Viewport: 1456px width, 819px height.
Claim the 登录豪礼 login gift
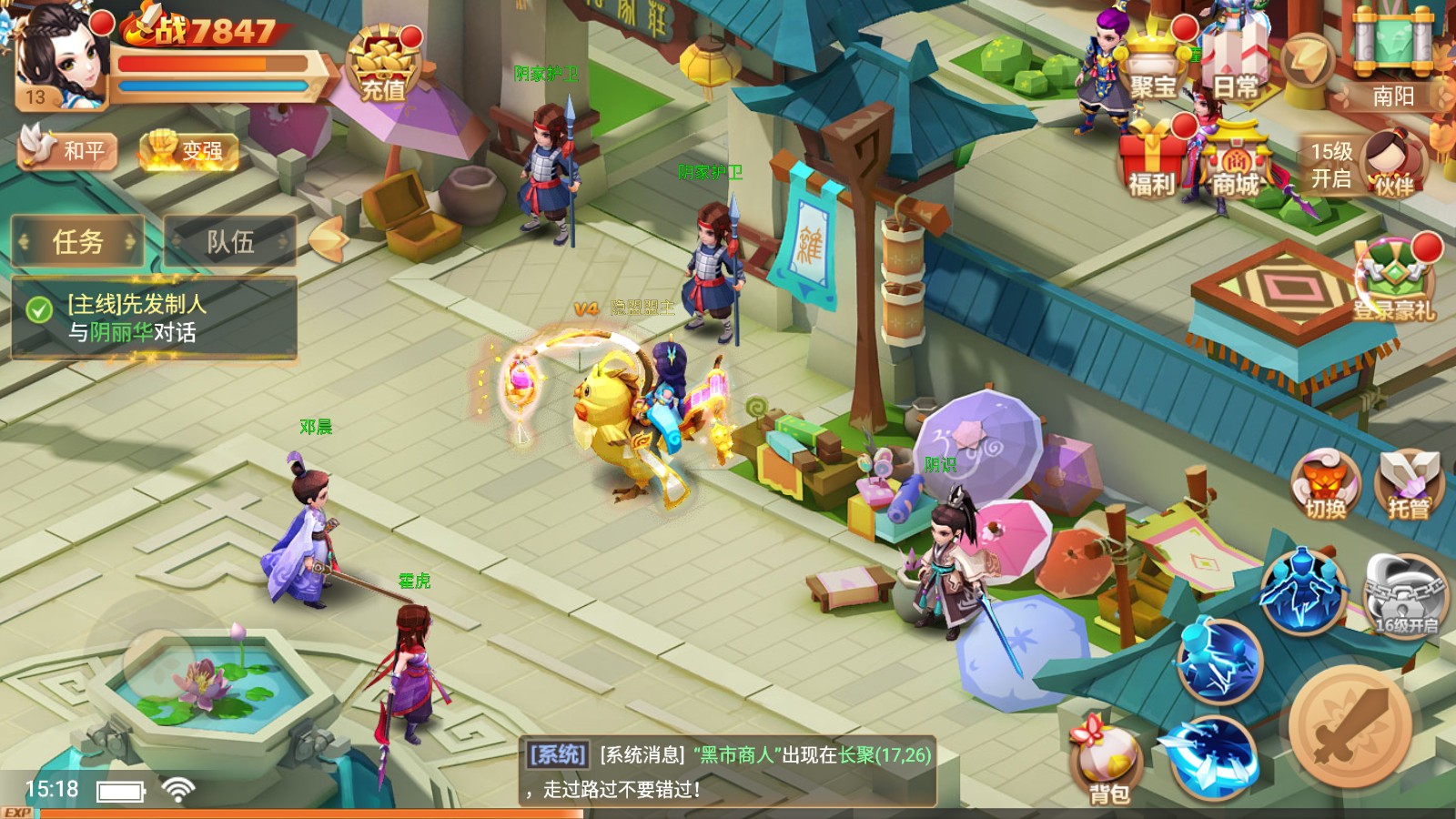(1392, 278)
